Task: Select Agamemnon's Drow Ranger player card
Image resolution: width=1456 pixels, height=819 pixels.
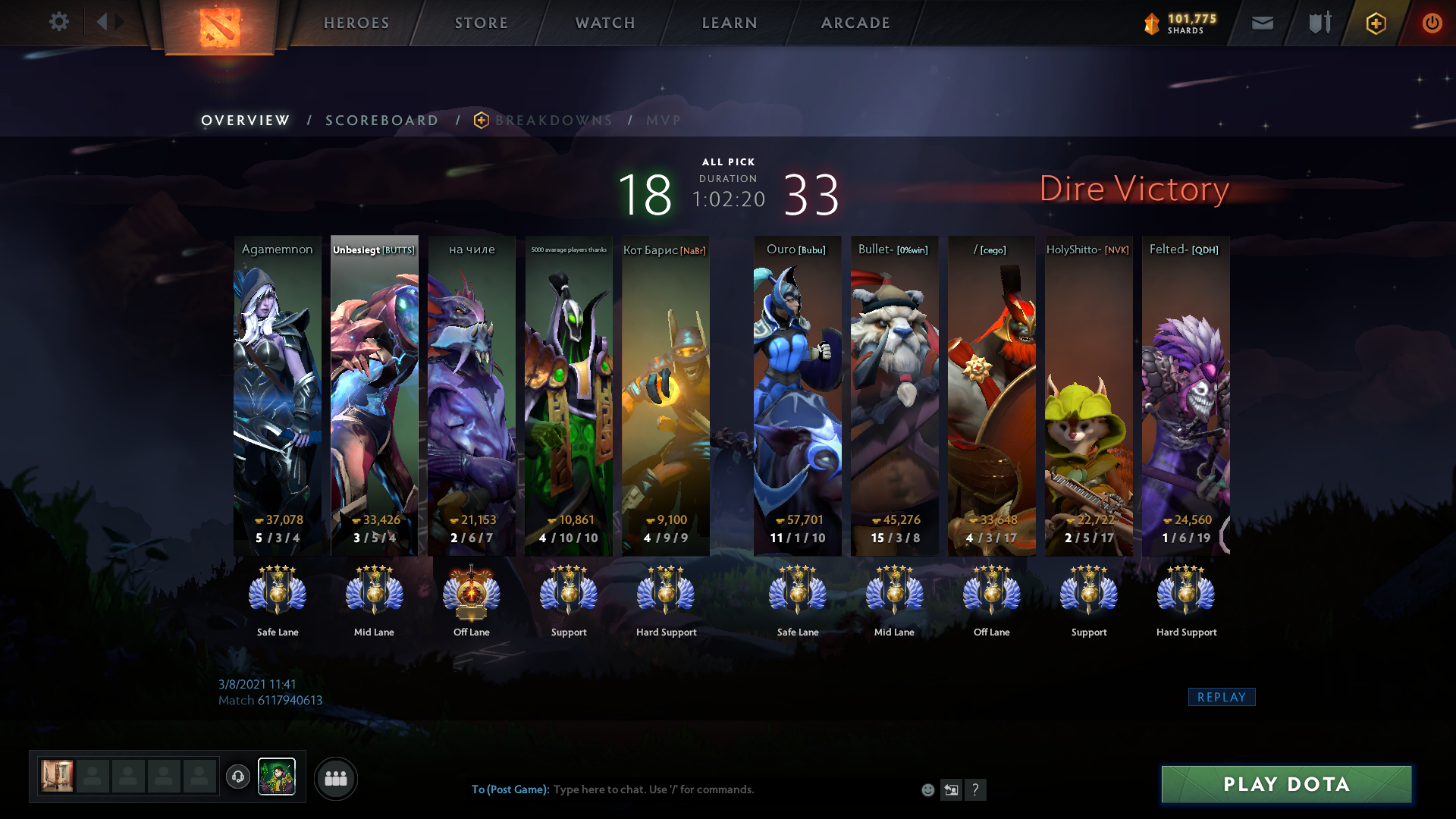Action: click(x=278, y=394)
